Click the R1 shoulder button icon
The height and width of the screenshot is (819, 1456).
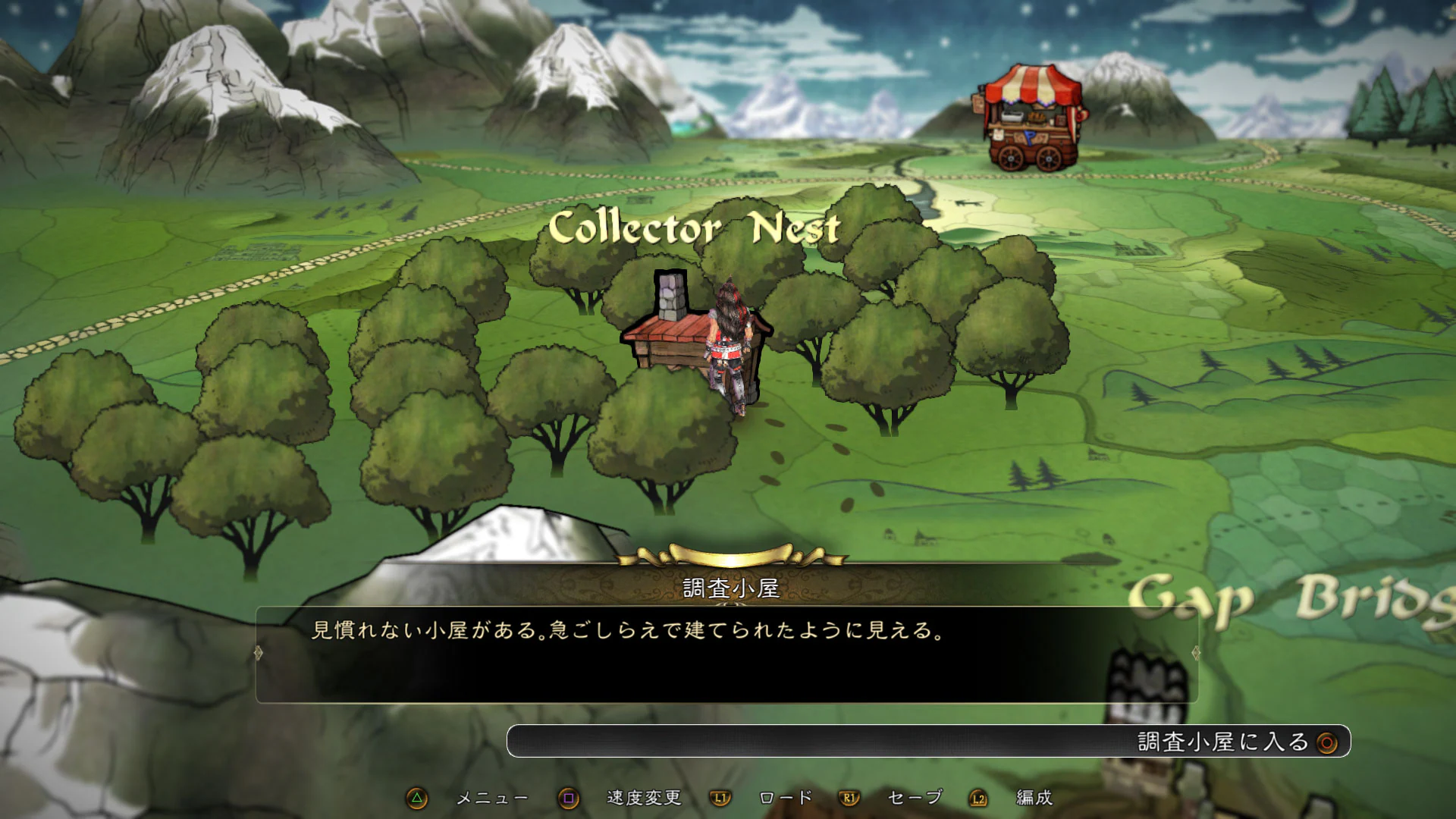(849, 798)
